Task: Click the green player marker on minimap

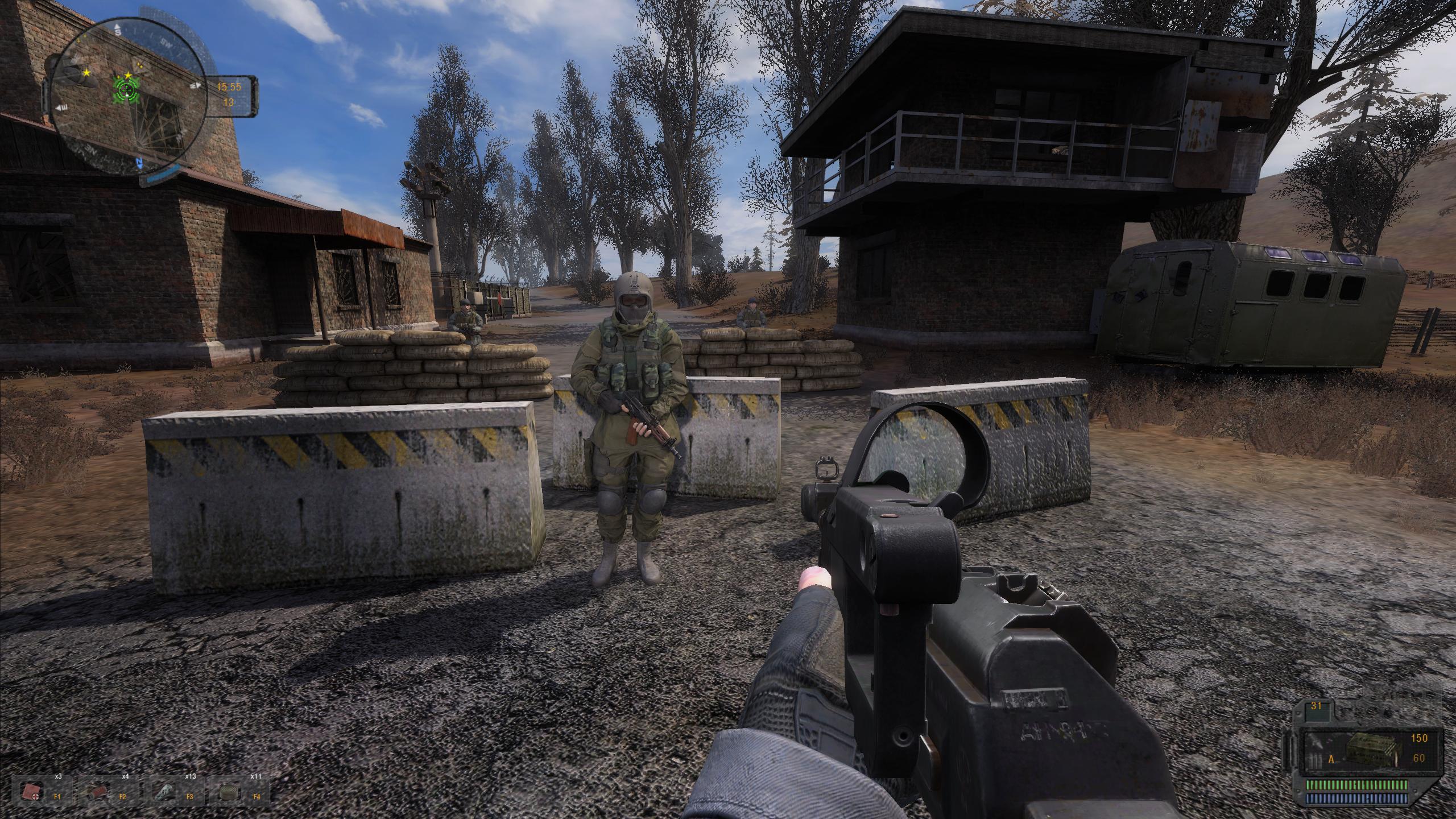Action: (126, 89)
